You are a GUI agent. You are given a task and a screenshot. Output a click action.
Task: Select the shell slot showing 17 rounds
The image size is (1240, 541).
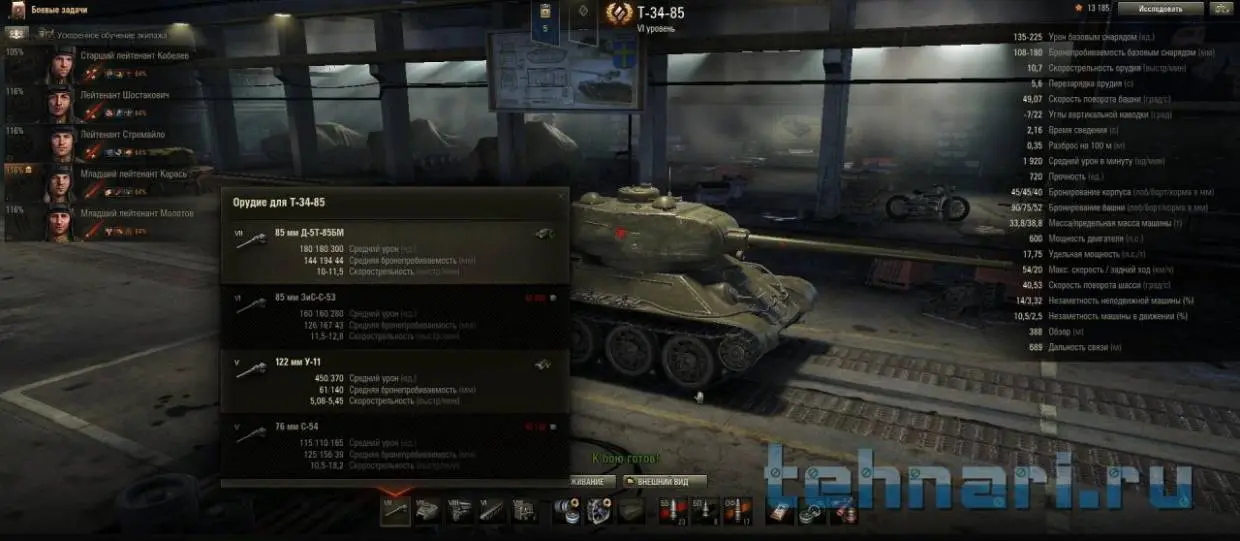coord(737,511)
